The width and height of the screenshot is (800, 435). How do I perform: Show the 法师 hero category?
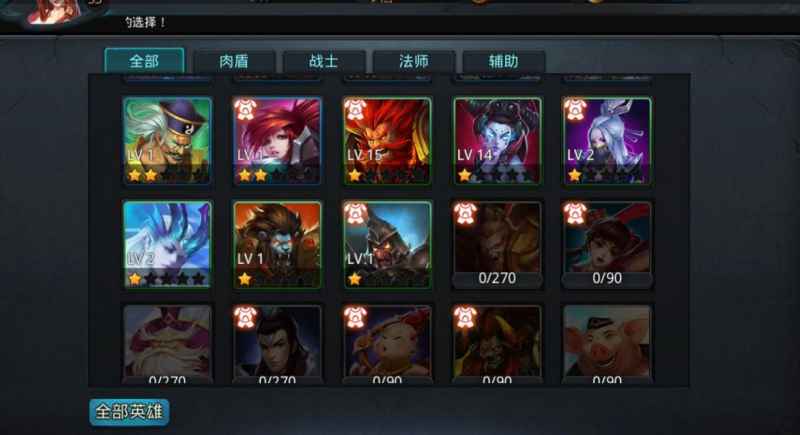(414, 61)
